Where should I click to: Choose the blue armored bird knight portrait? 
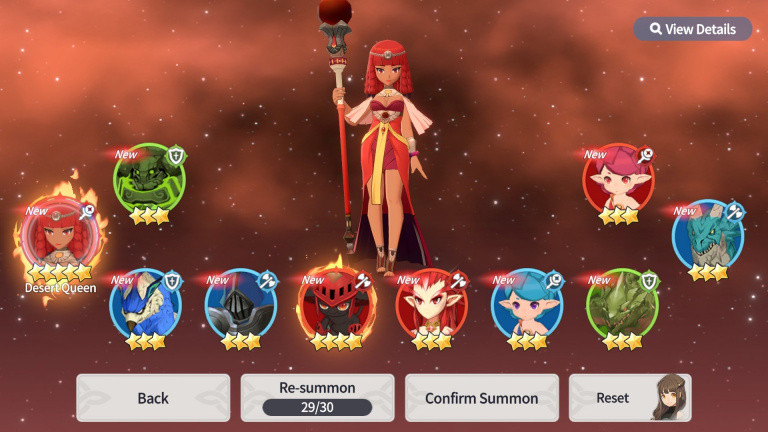(x=145, y=303)
